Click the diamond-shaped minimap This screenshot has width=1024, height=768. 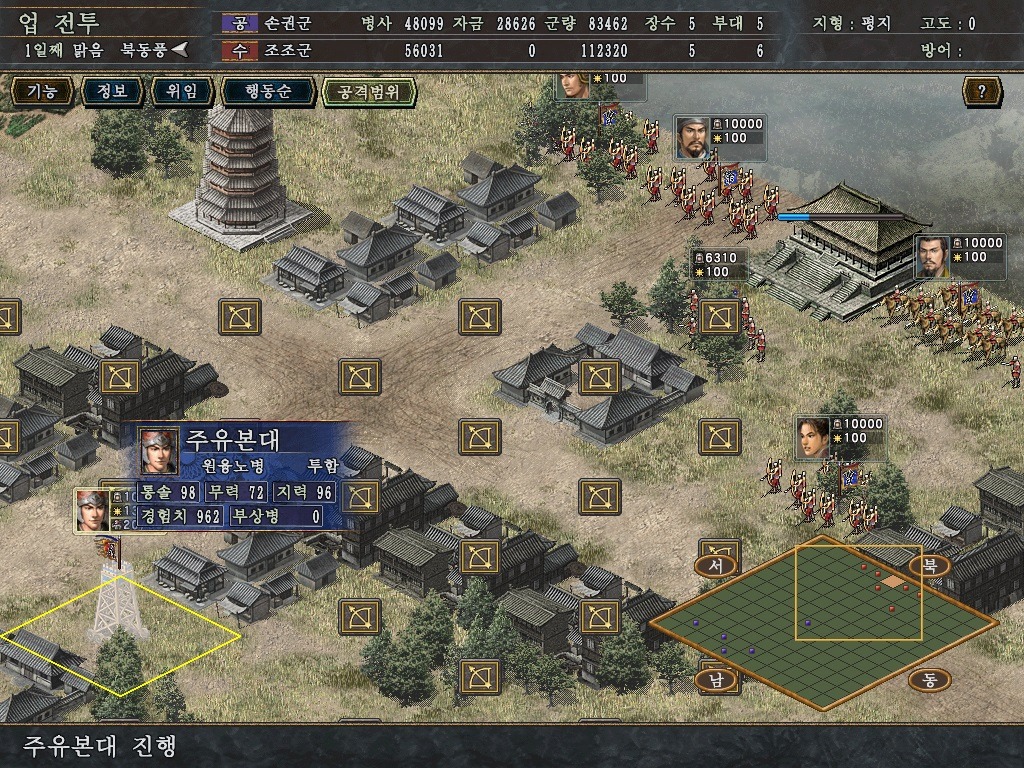click(x=822, y=620)
